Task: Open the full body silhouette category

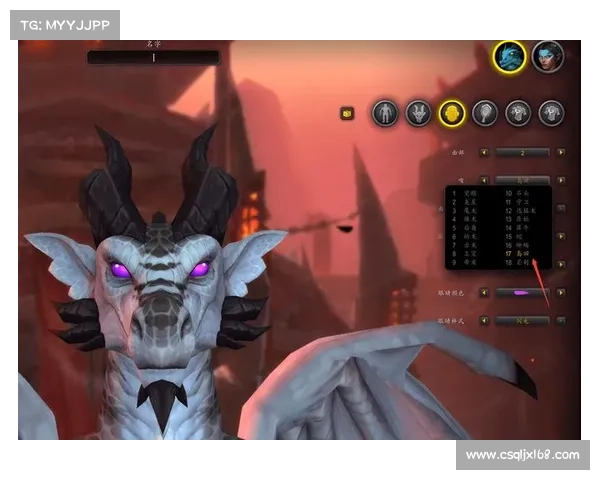Action: [x=385, y=113]
